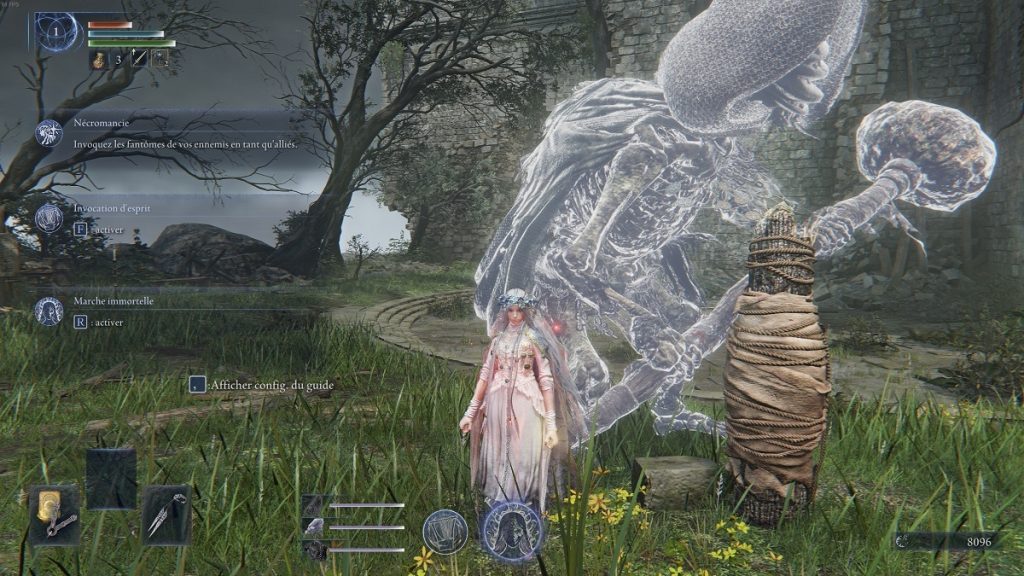Select the first summoned spirit portrait

(x=314, y=506)
